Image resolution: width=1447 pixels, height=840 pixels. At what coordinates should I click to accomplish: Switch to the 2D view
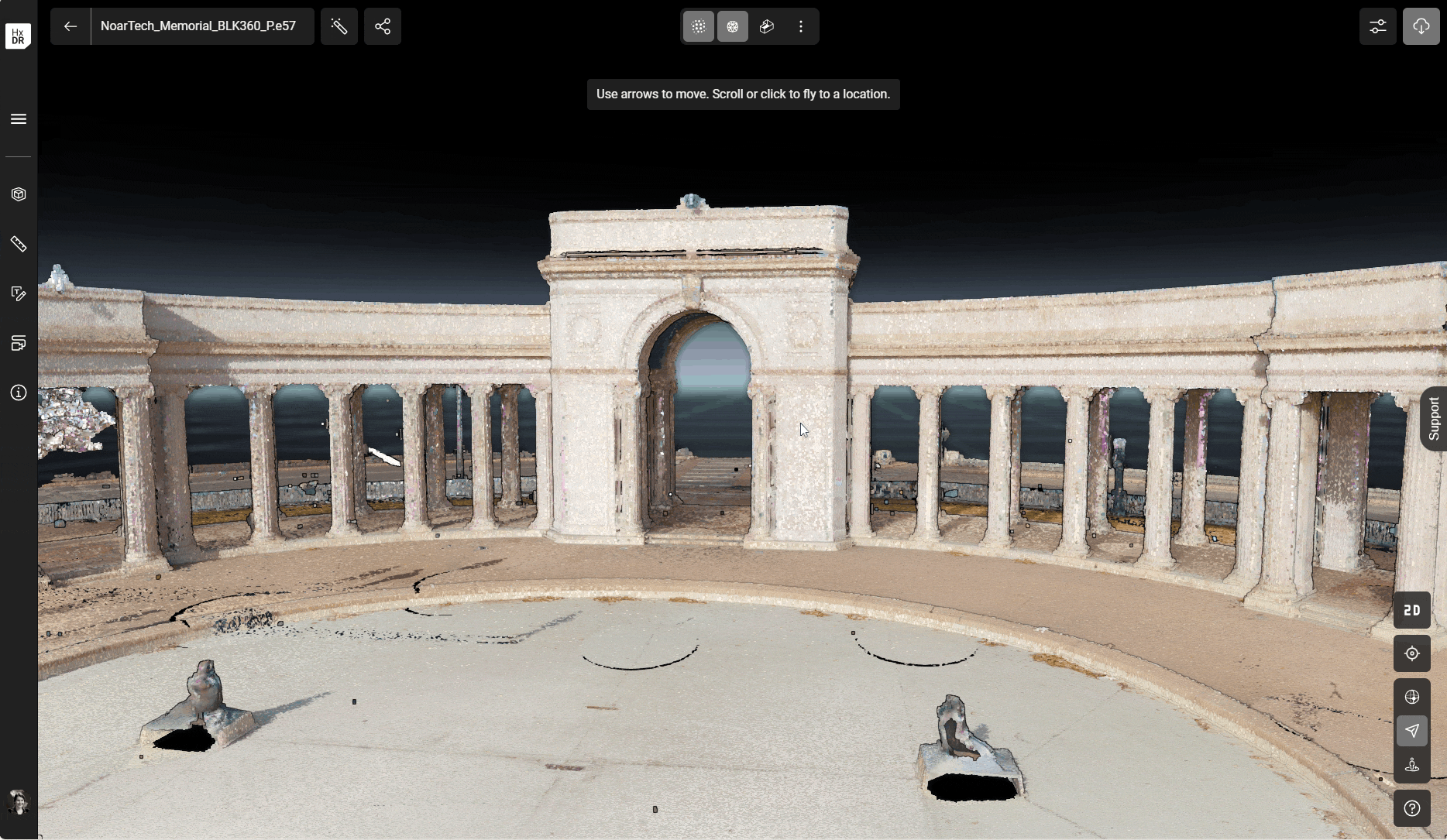pos(1411,609)
